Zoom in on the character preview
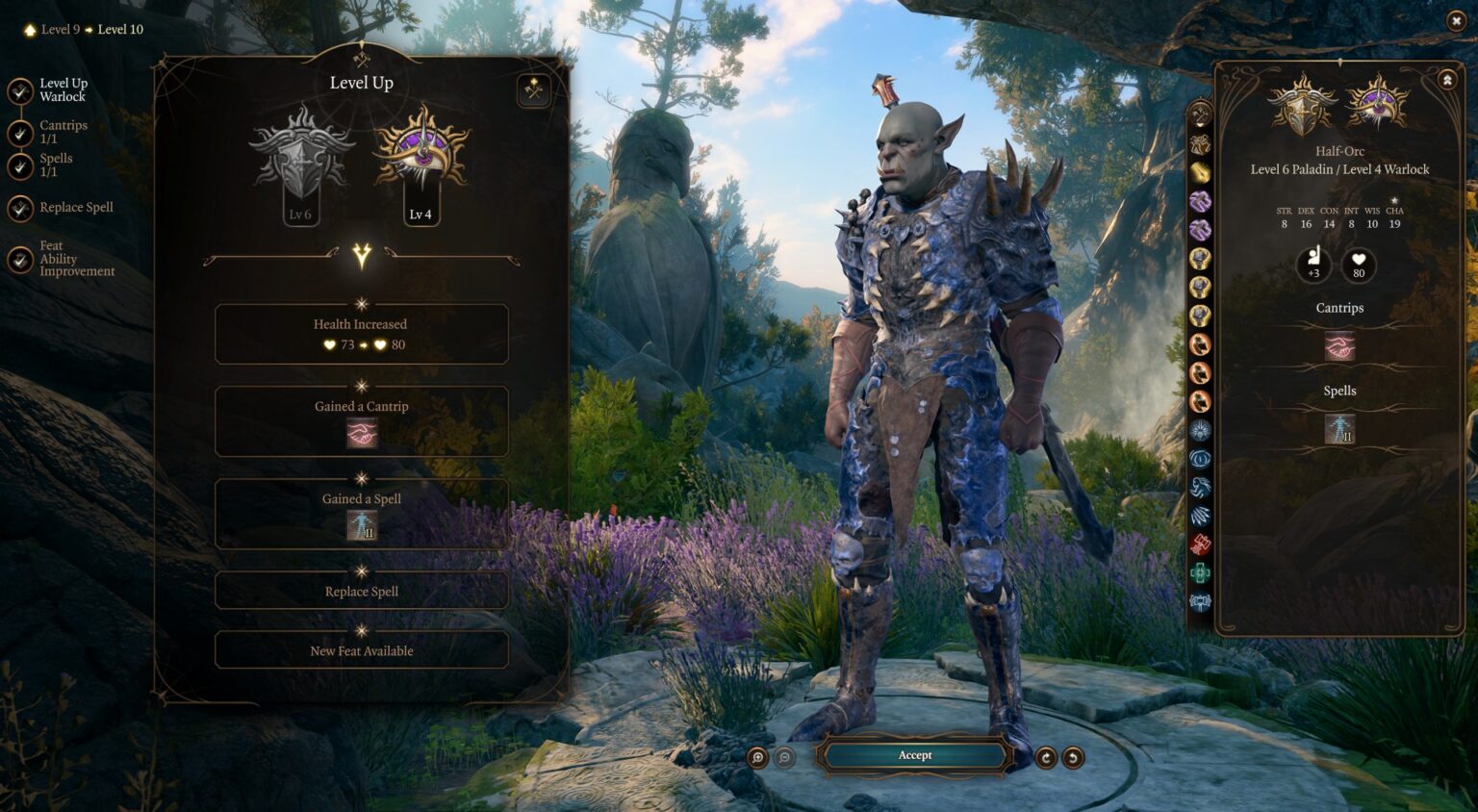Screen dimensions: 1478x812 pyautogui.click(x=758, y=757)
